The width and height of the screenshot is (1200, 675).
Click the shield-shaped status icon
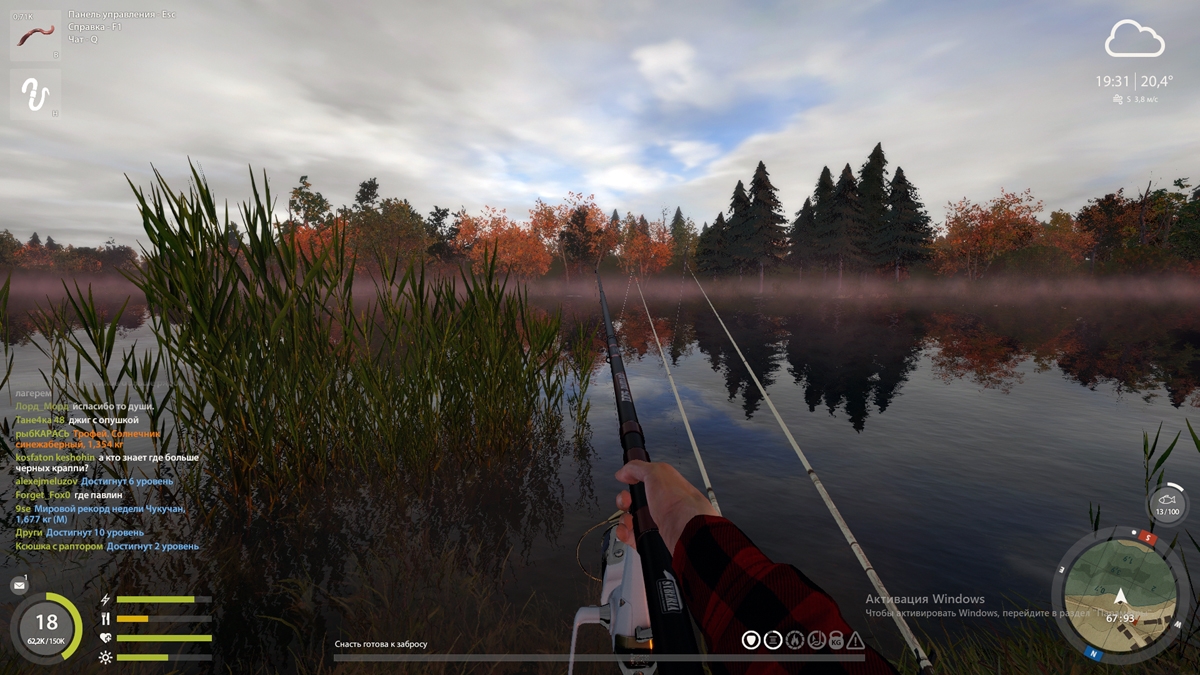[x=751, y=640]
